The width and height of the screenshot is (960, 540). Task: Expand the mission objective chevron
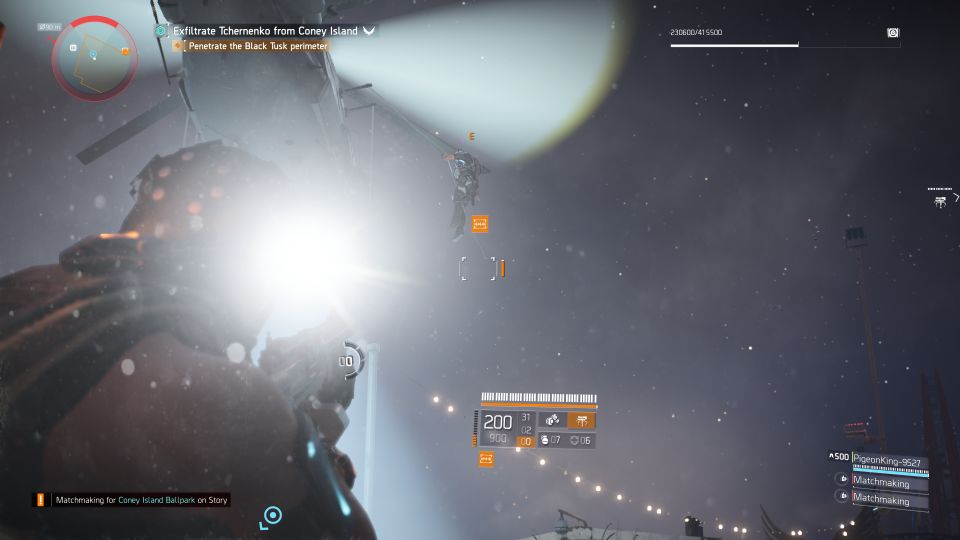tap(369, 31)
